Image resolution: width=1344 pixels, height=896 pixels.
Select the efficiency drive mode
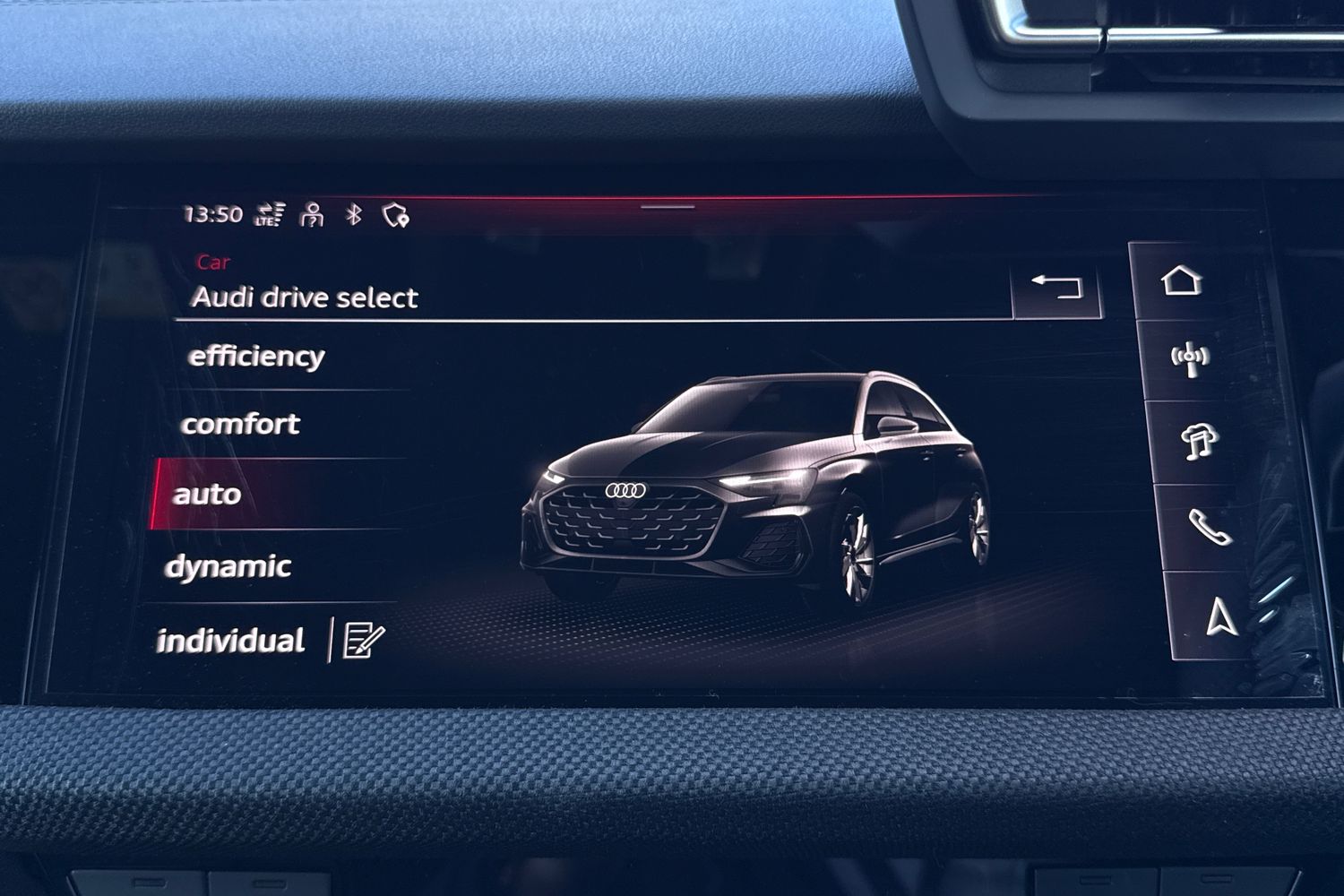point(255,355)
